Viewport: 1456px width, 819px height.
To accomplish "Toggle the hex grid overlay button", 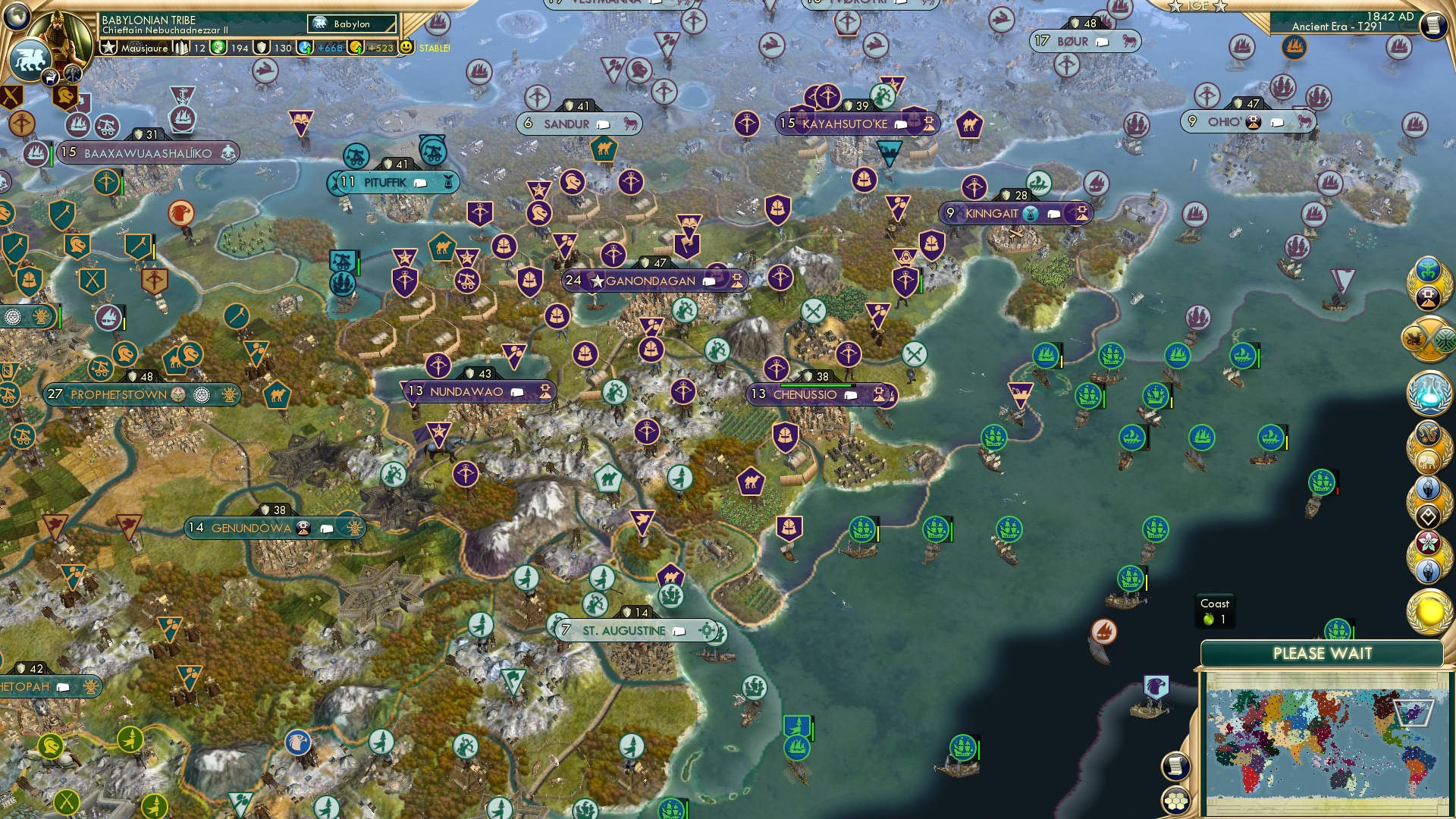I will [1176, 802].
